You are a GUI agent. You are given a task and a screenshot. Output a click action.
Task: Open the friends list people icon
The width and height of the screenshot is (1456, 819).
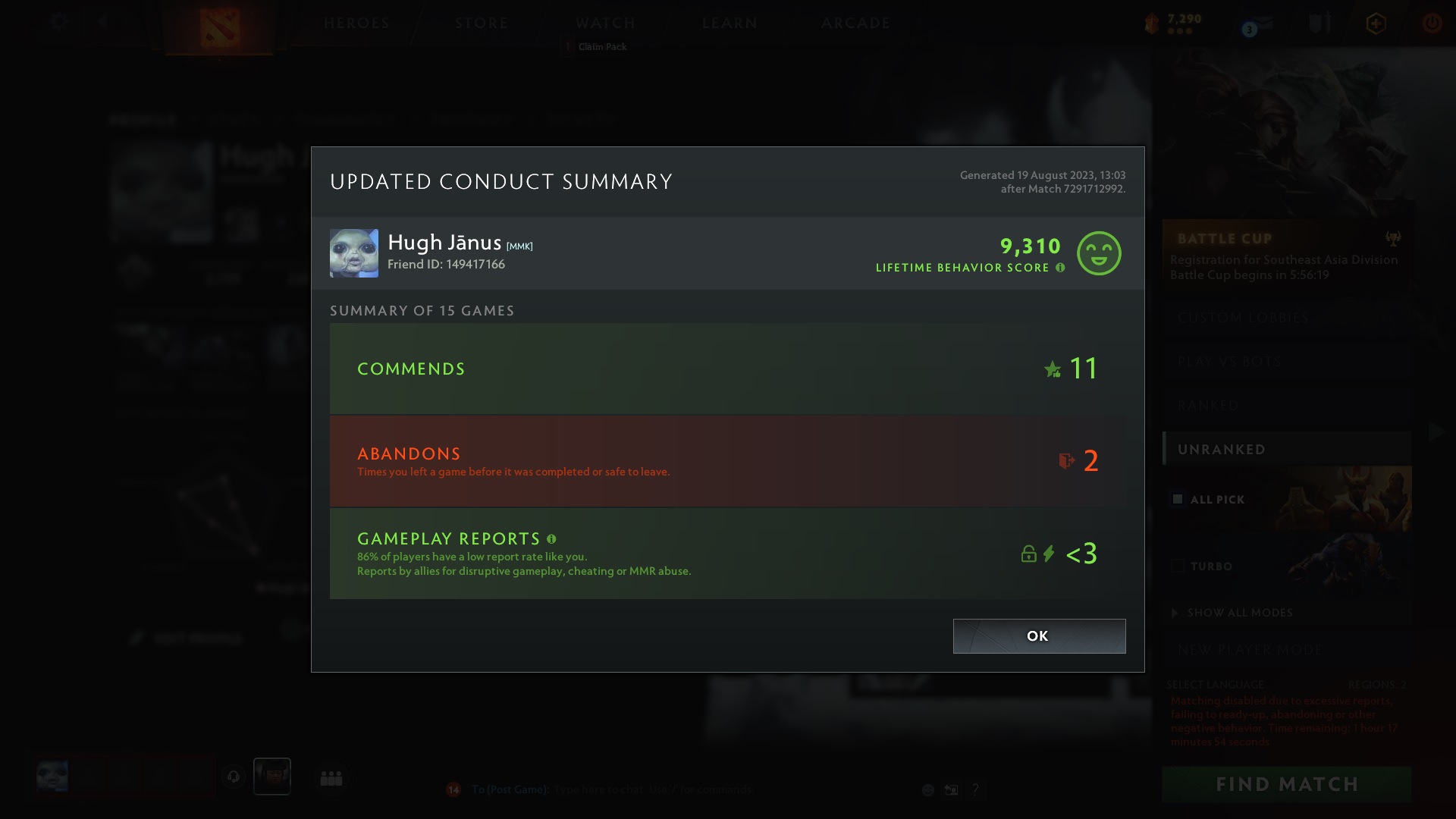(331, 777)
